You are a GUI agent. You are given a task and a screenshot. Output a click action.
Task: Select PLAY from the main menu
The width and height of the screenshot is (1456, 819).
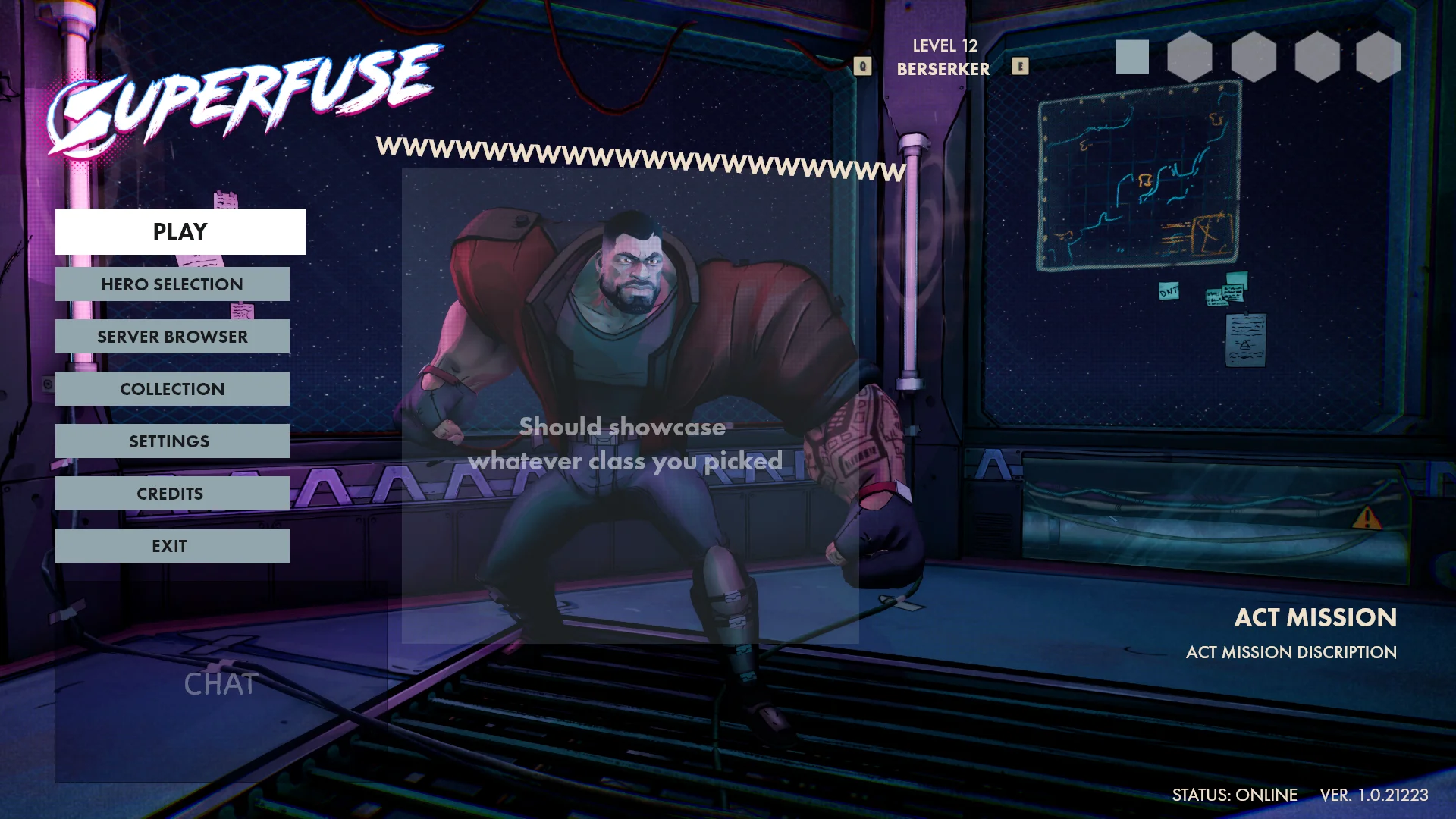click(179, 231)
